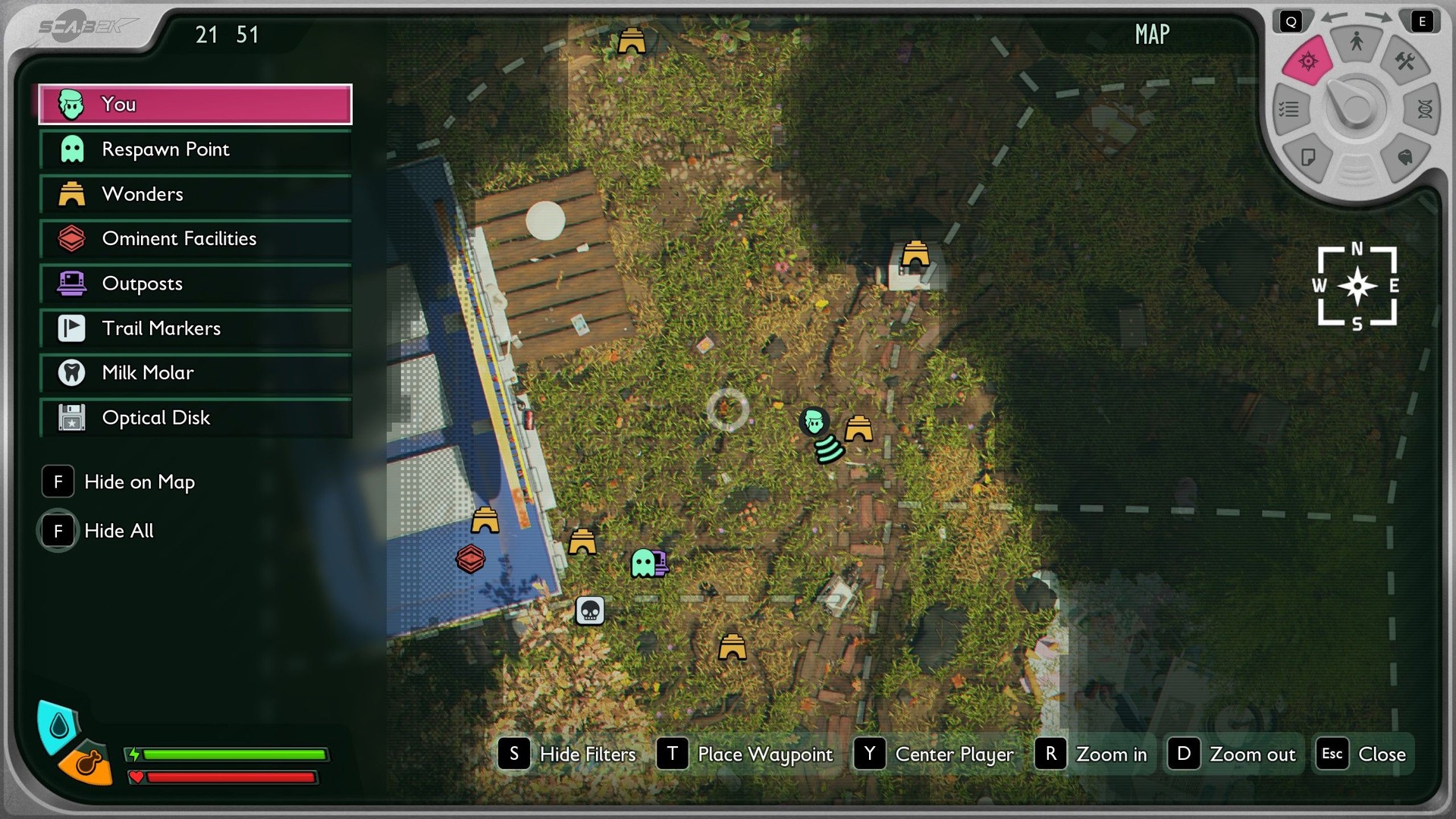Screen dimensions: 1456x819
Task: Click the skull marker on the map
Action: tap(590, 610)
